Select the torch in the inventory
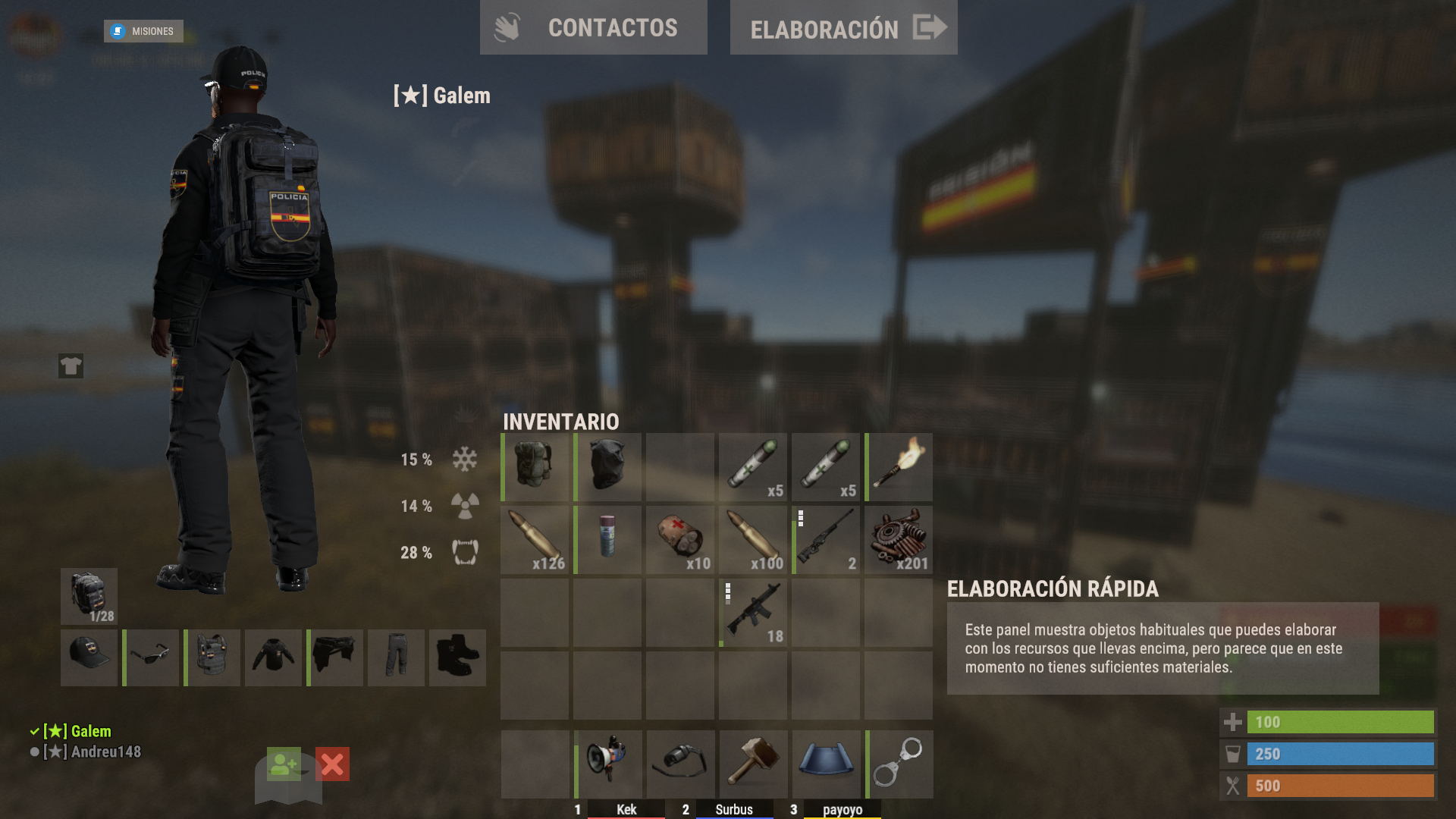1456x819 pixels. (x=898, y=466)
